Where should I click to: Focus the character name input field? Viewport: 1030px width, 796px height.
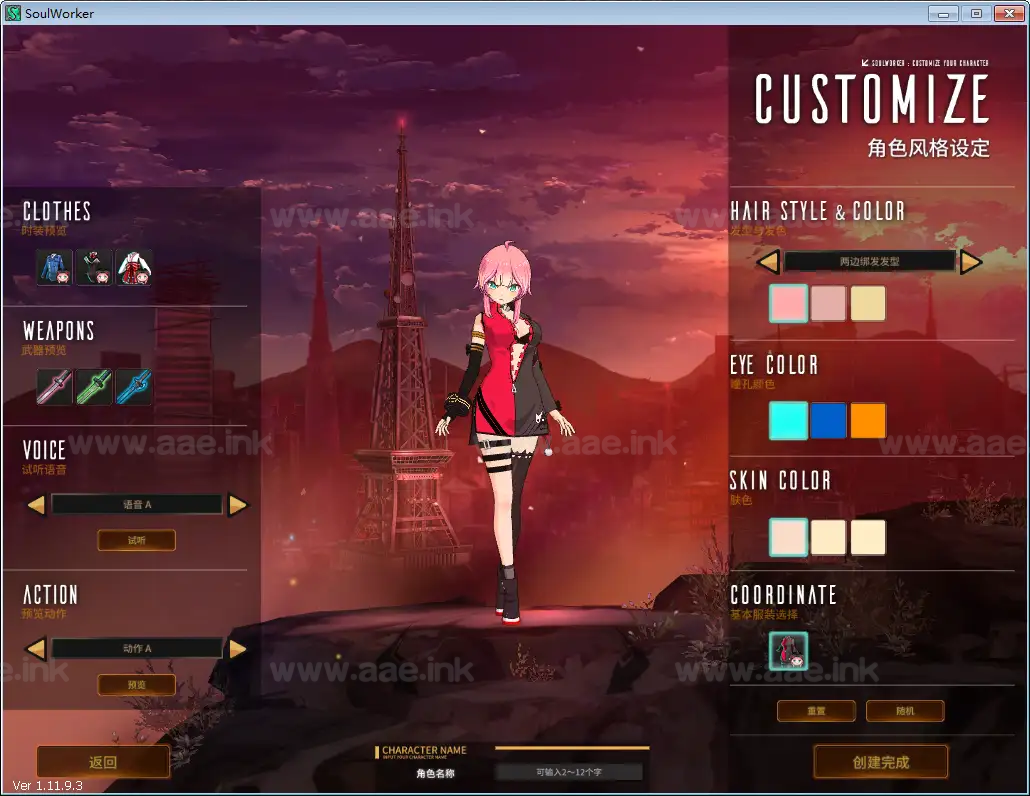[x=570, y=772]
